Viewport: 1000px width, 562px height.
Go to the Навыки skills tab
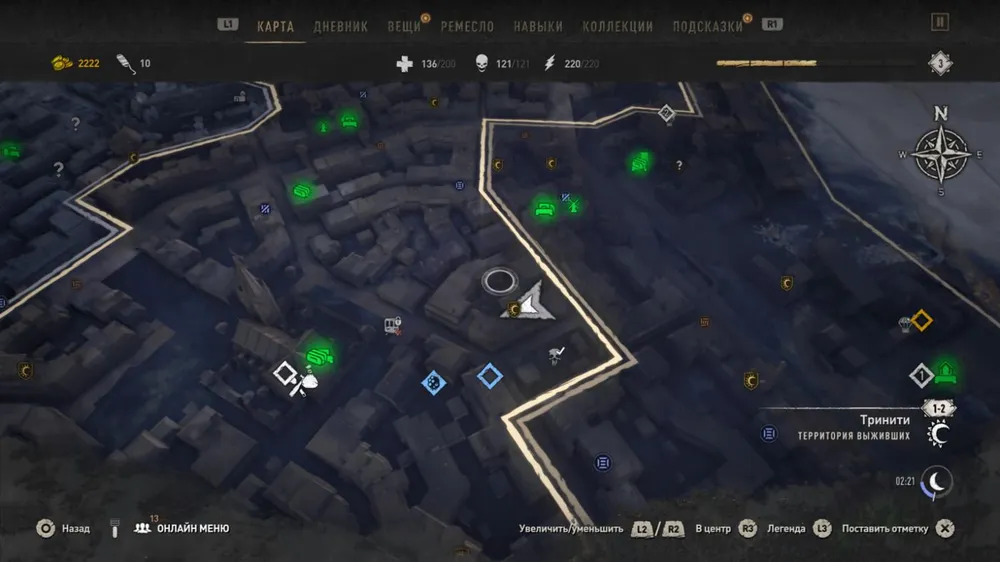pyautogui.click(x=538, y=27)
